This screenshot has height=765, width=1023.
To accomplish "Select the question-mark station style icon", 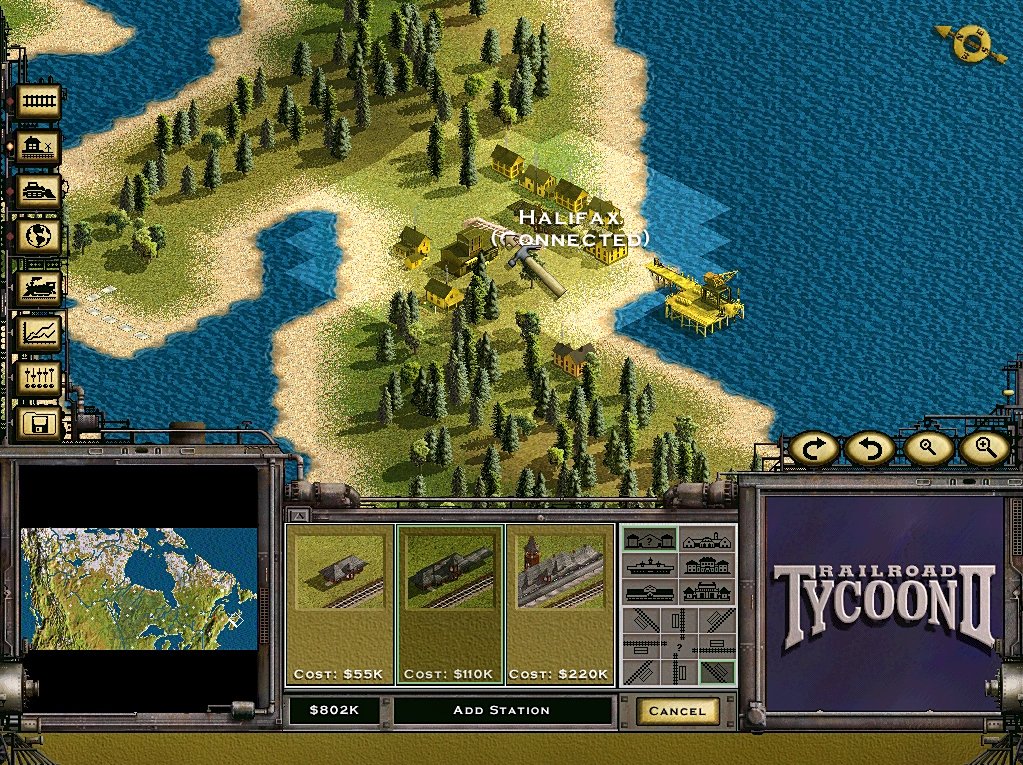I will [x=650, y=540].
